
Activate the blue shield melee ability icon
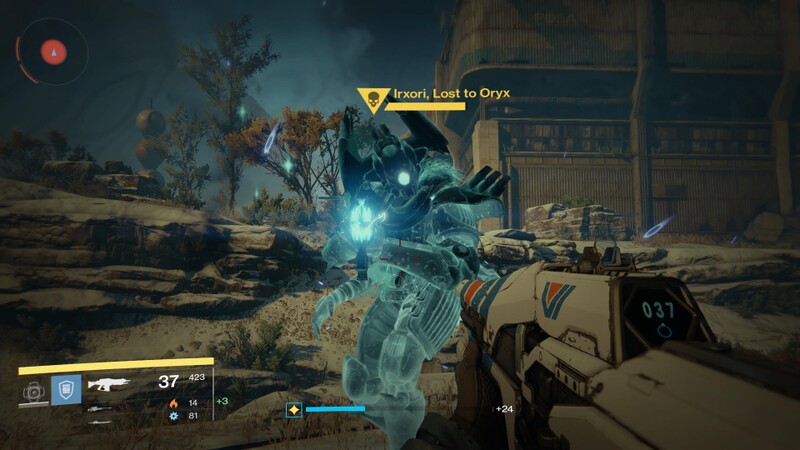tap(66, 389)
